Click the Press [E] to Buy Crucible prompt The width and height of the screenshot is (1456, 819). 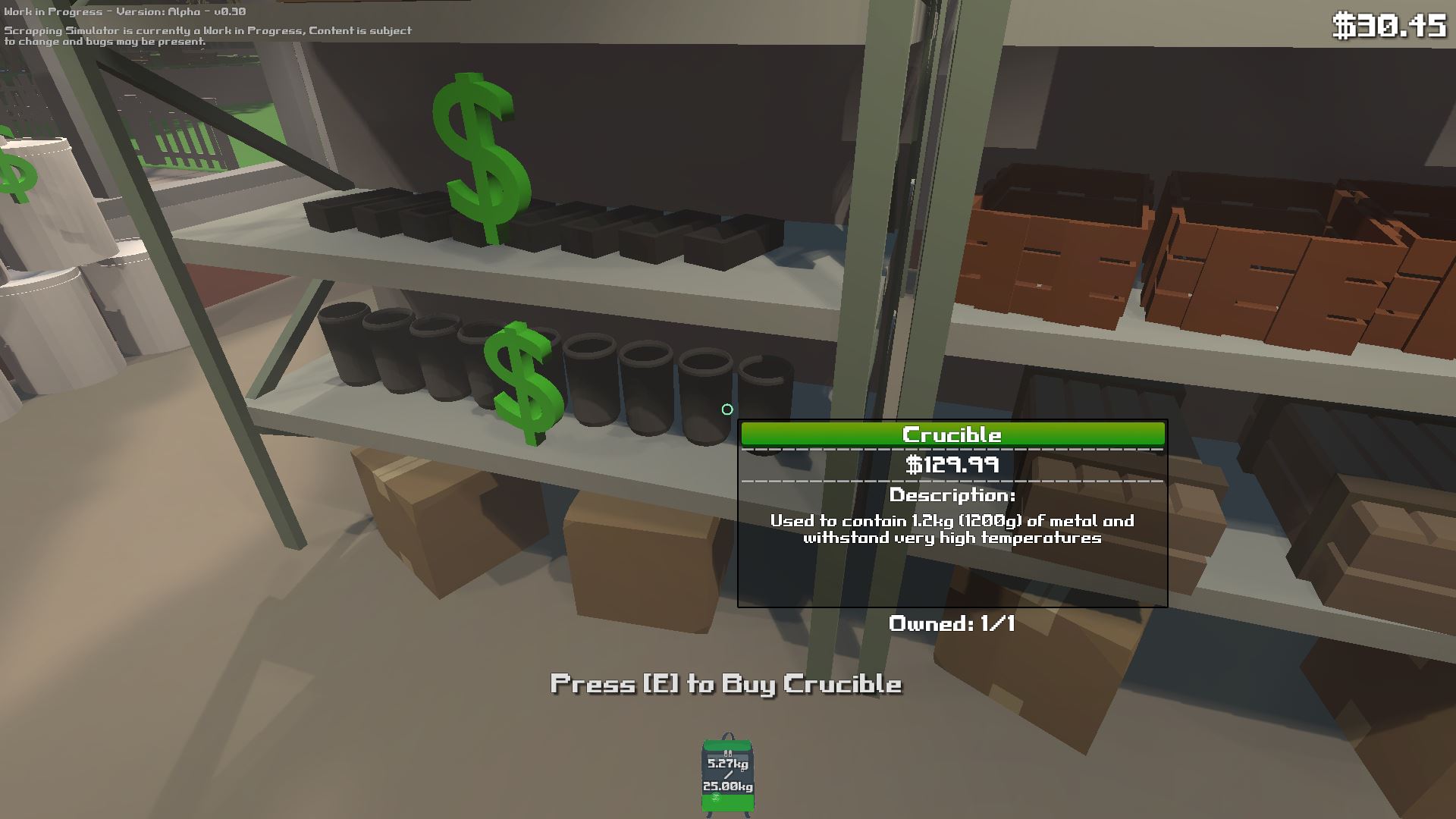coord(726,683)
